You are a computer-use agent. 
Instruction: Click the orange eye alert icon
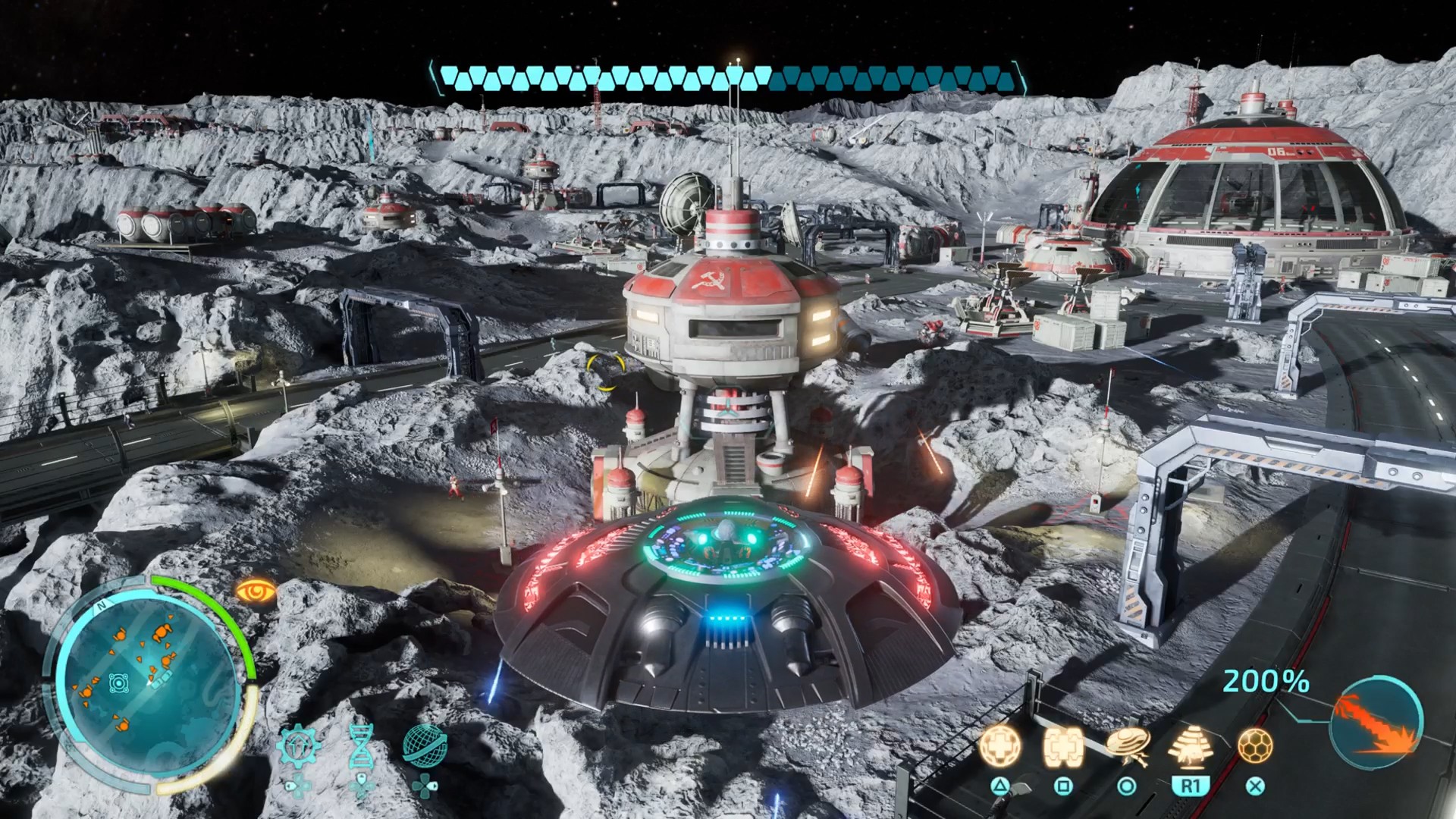pyautogui.click(x=256, y=590)
